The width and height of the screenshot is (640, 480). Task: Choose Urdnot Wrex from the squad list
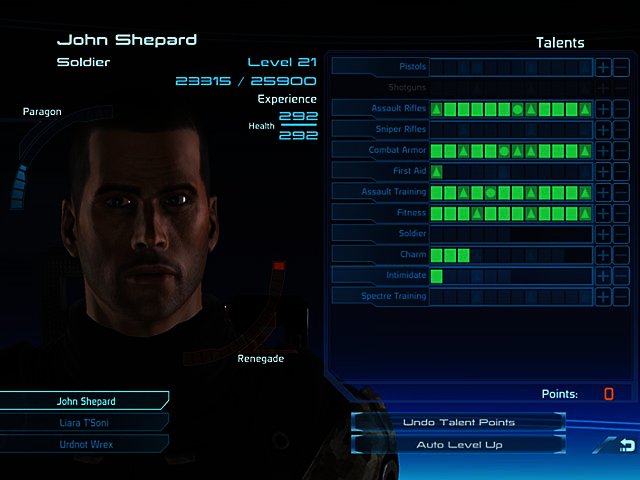coord(85,443)
